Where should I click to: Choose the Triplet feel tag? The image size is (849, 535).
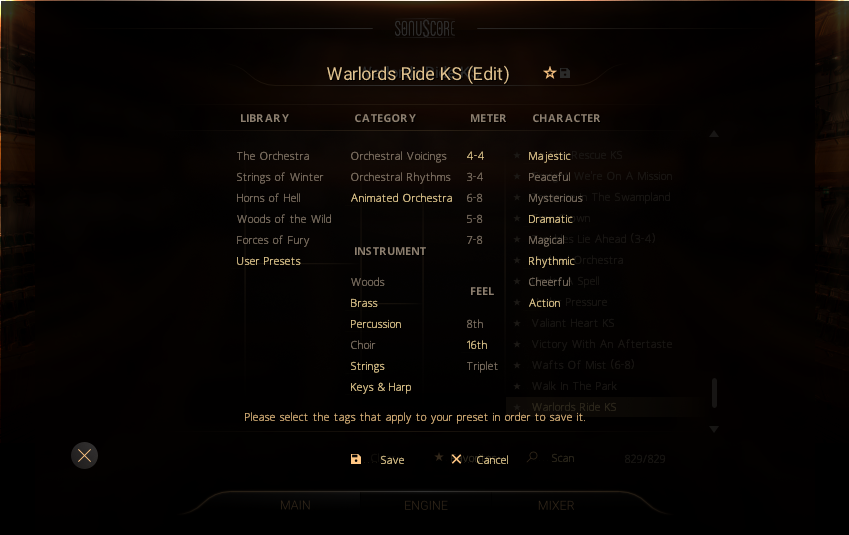482,366
